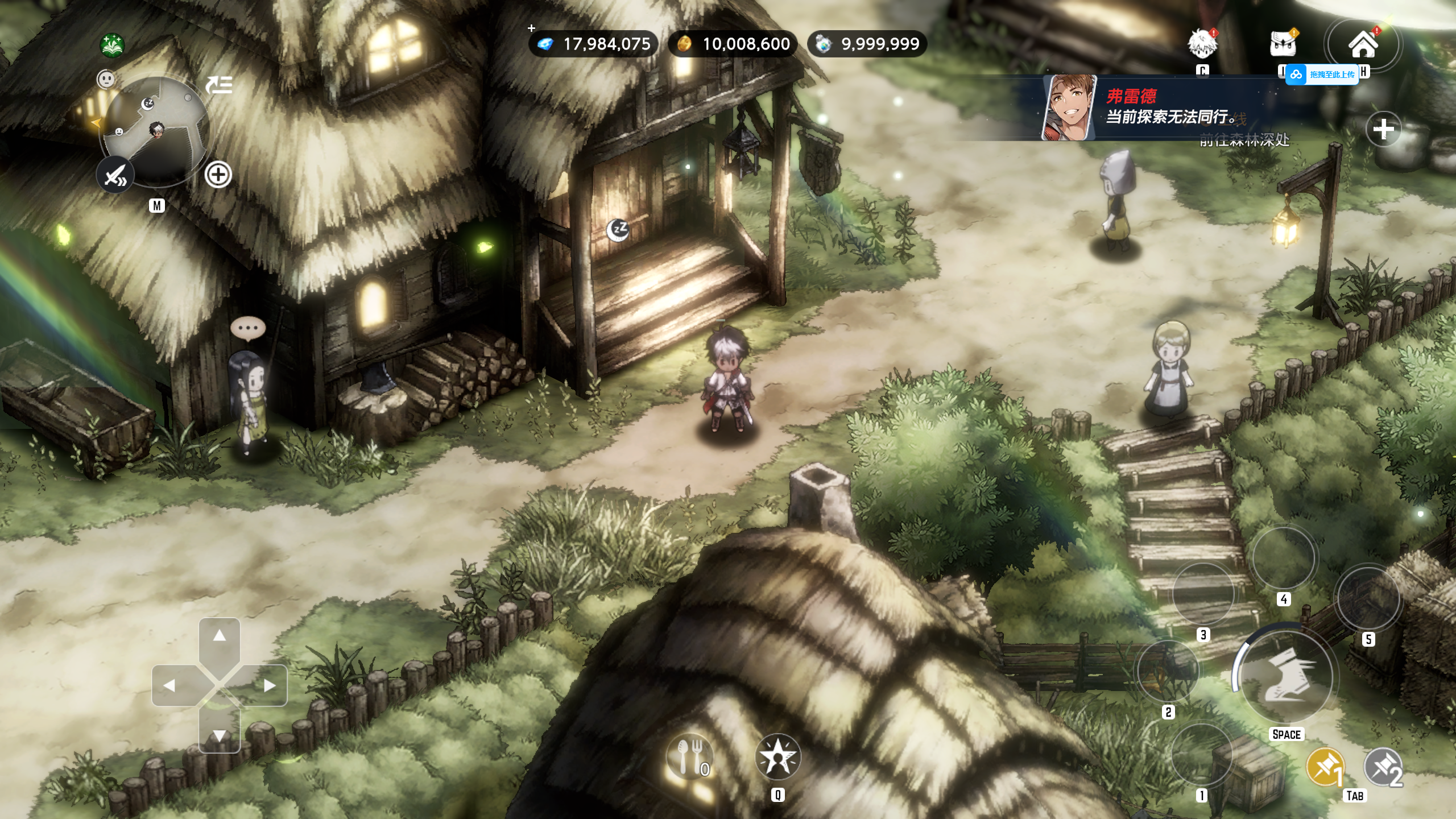The height and width of the screenshot is (819, 1456).
Task: Trigger the winged boot dash
Action: point(1285,676)
